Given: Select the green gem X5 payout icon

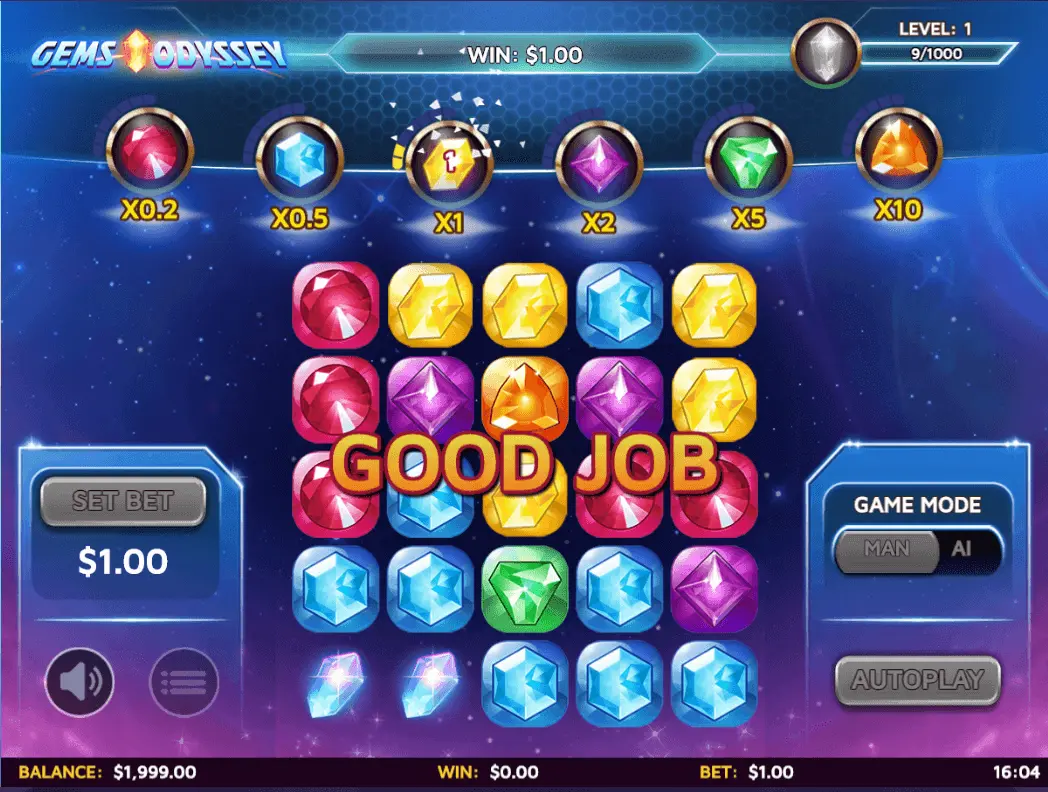Looking at the screenshot, I should 748,160.
